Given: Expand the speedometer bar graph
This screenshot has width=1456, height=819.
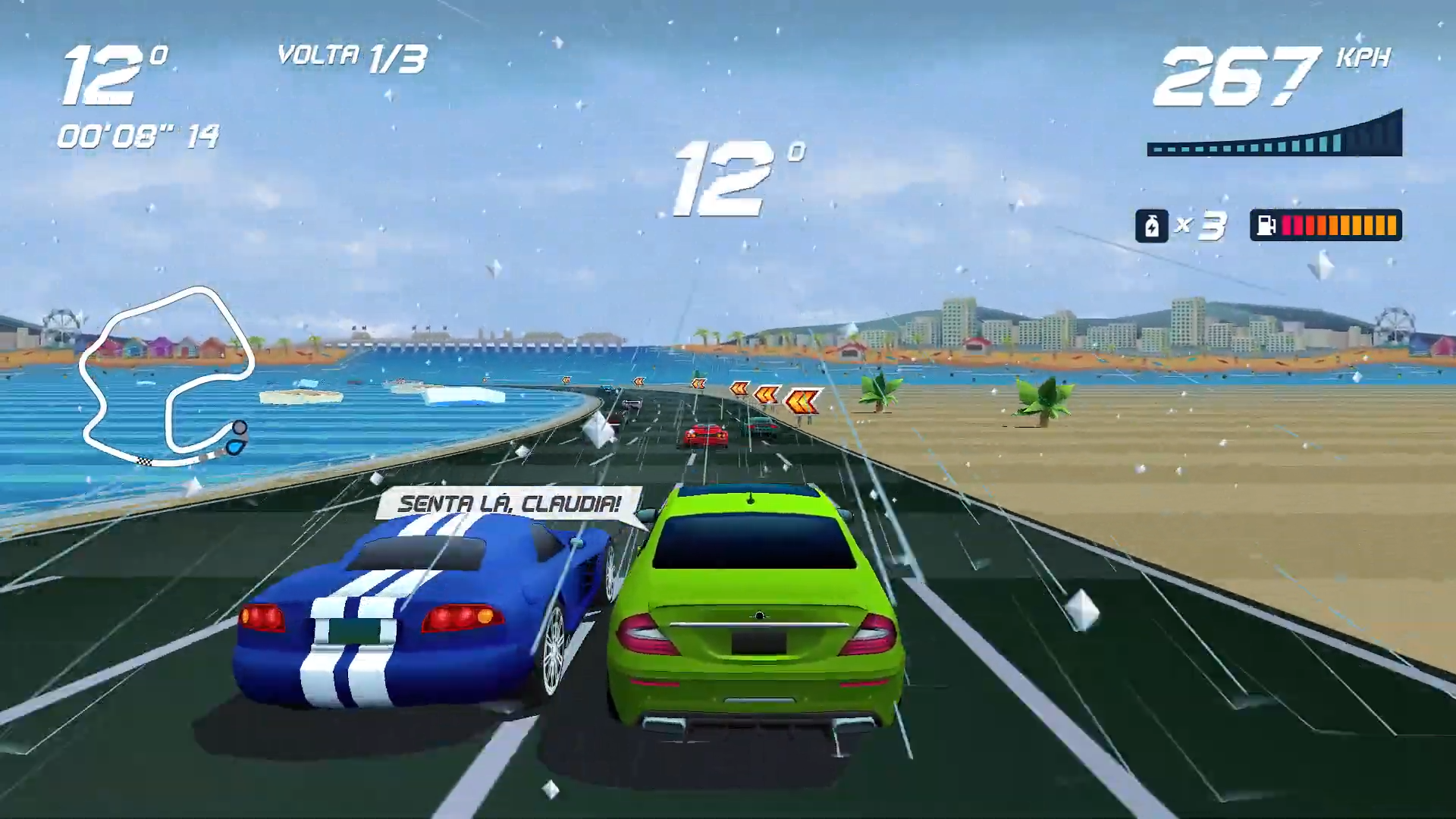Looking at the screenshot, I should pyautogui.click(x=1274, y=136).
